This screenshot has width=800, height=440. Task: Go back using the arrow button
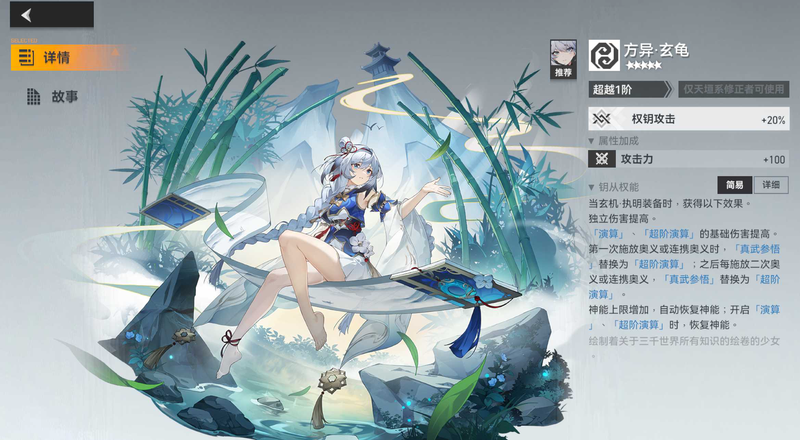pyautogui.click(x=27, y=14)
